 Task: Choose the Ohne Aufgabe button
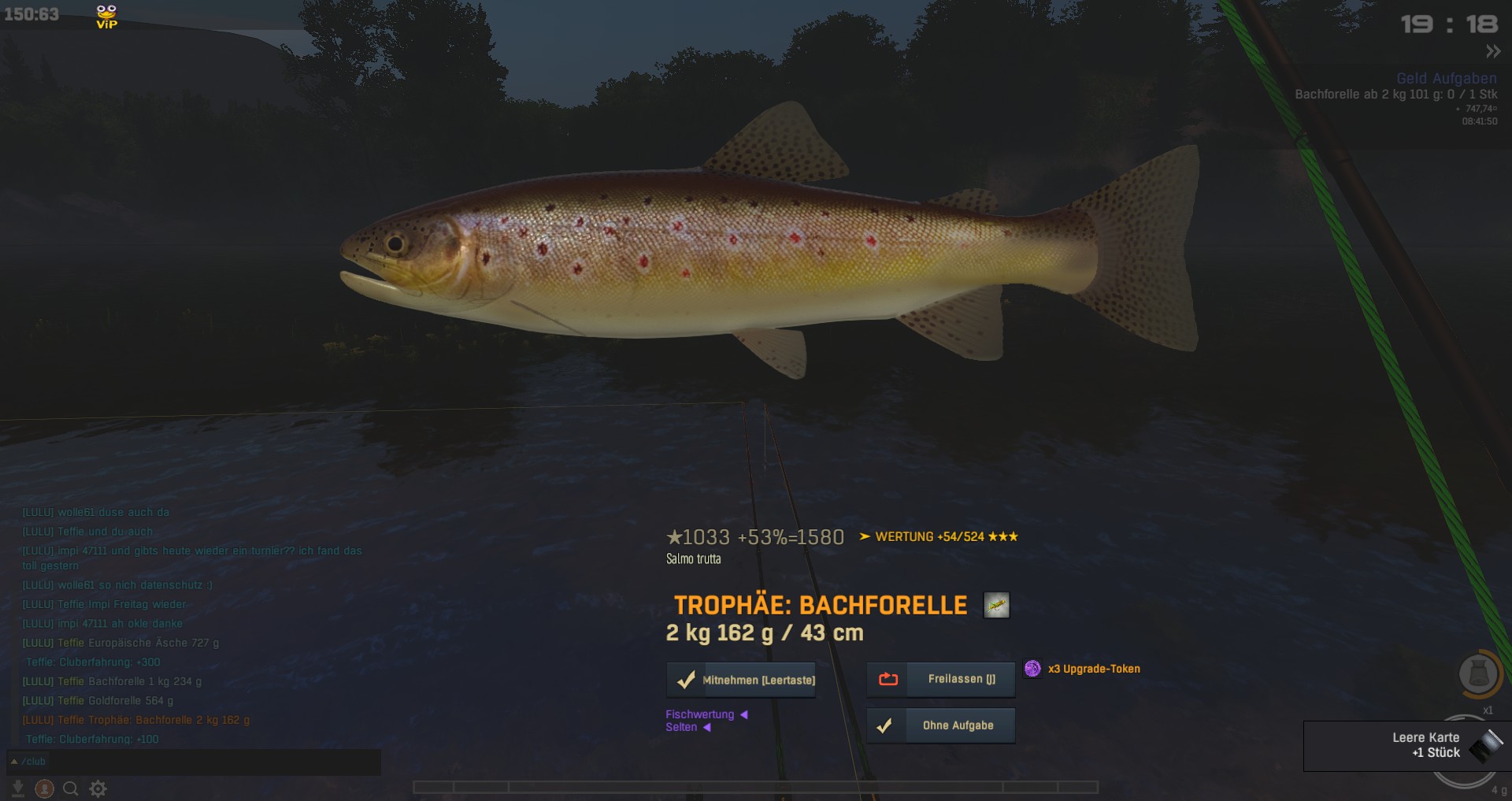coord(941,725)
